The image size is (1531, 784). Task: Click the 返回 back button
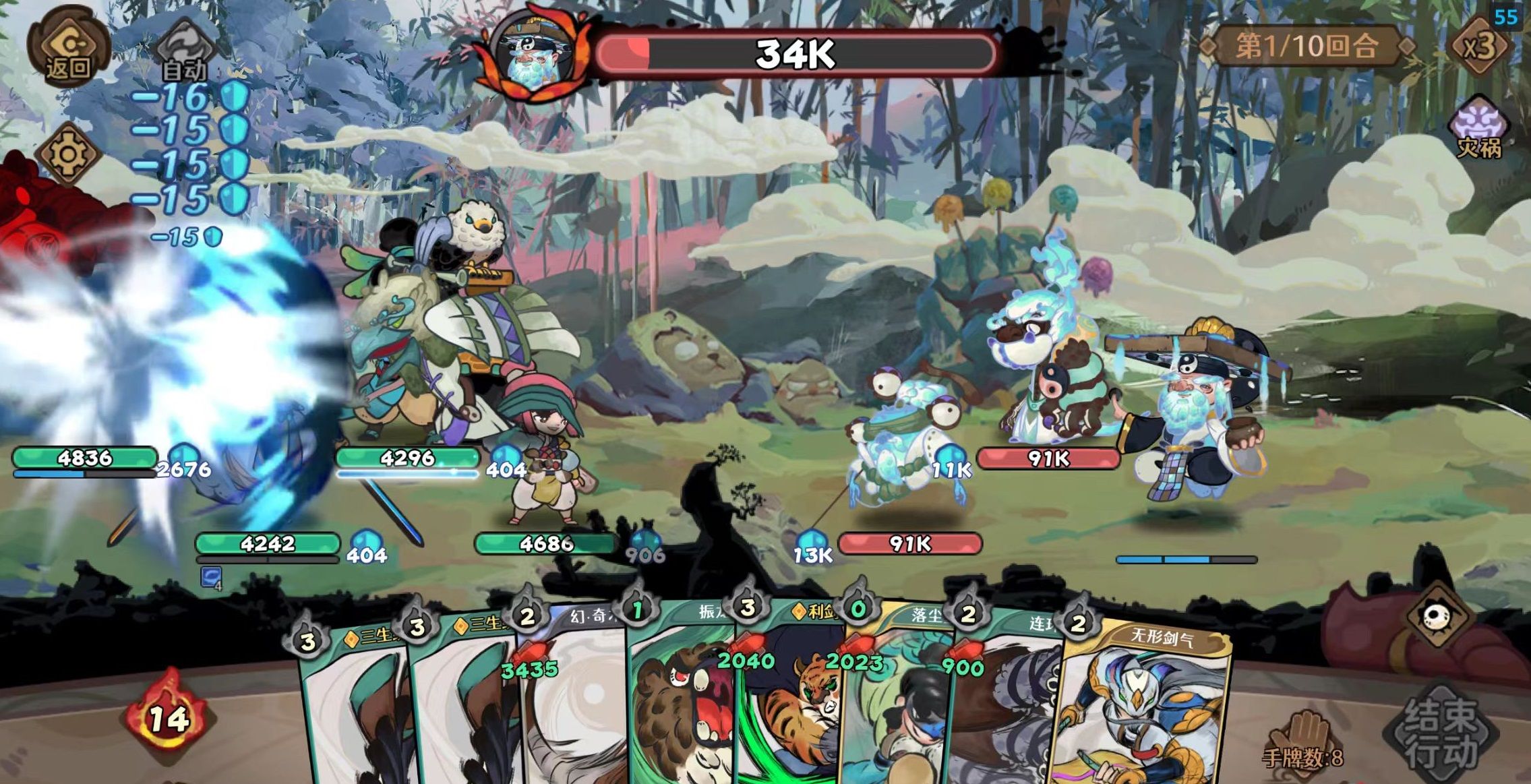point(68,48)
